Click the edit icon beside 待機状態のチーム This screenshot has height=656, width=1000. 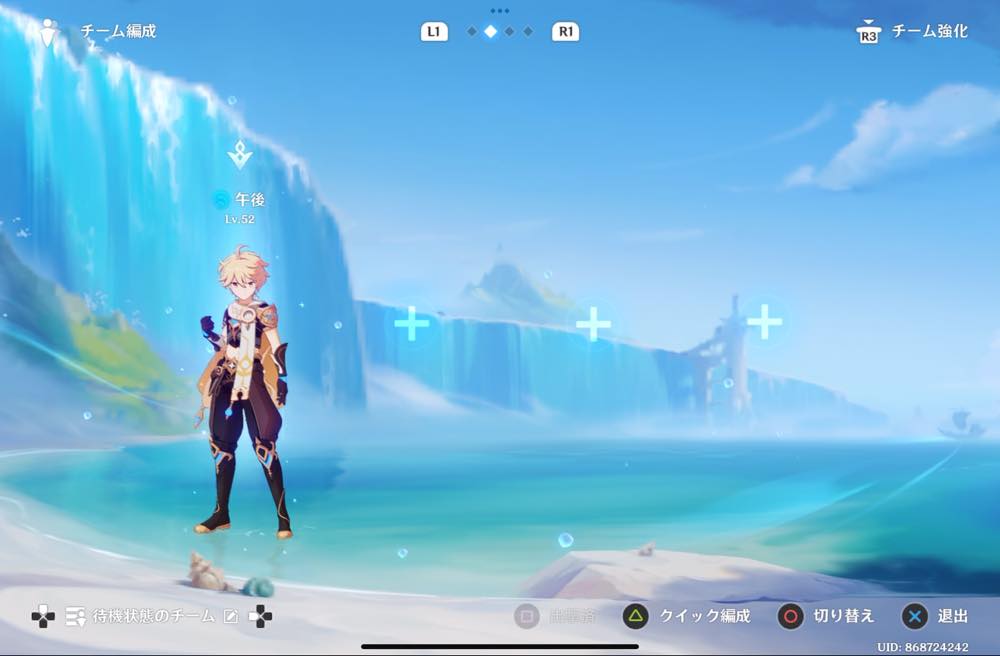[231, 617]
